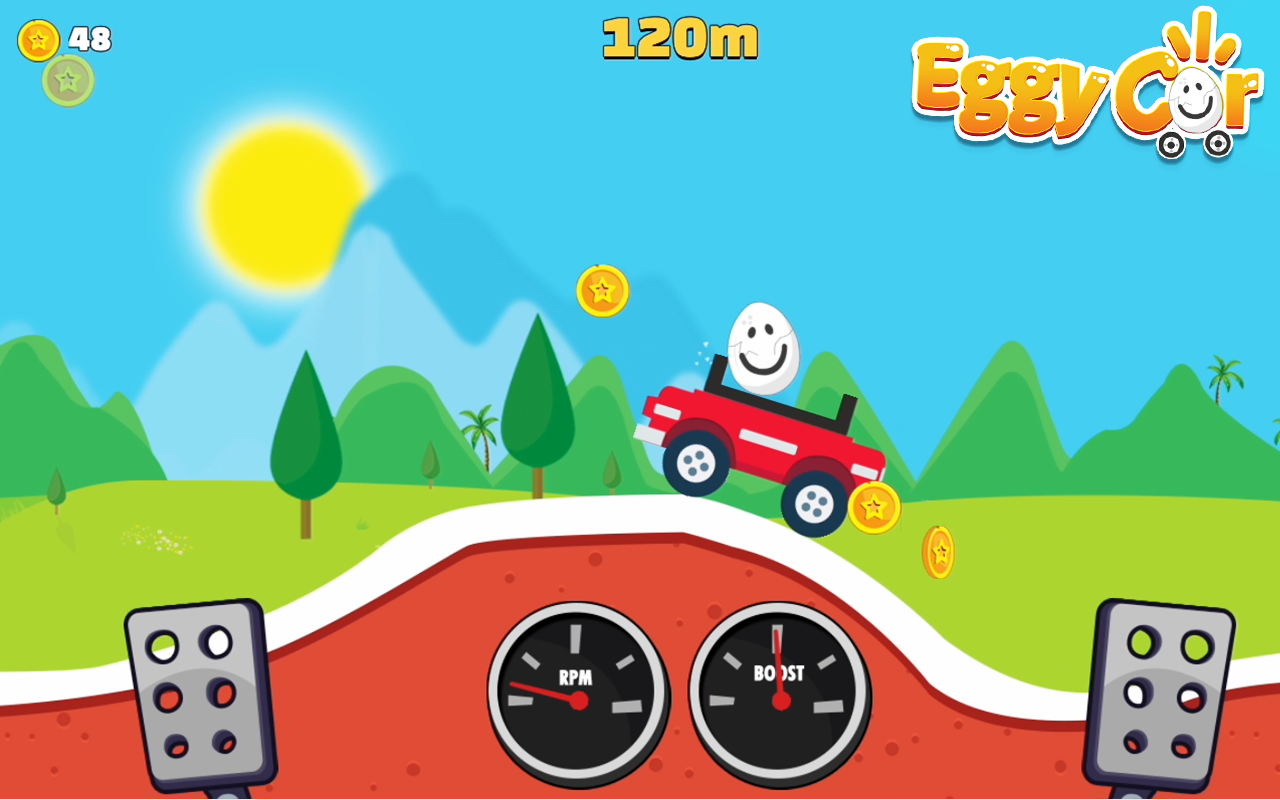Collect the coin behind the rear wheel
Viewport: 1280px width, 800px height.
[874, 507]
